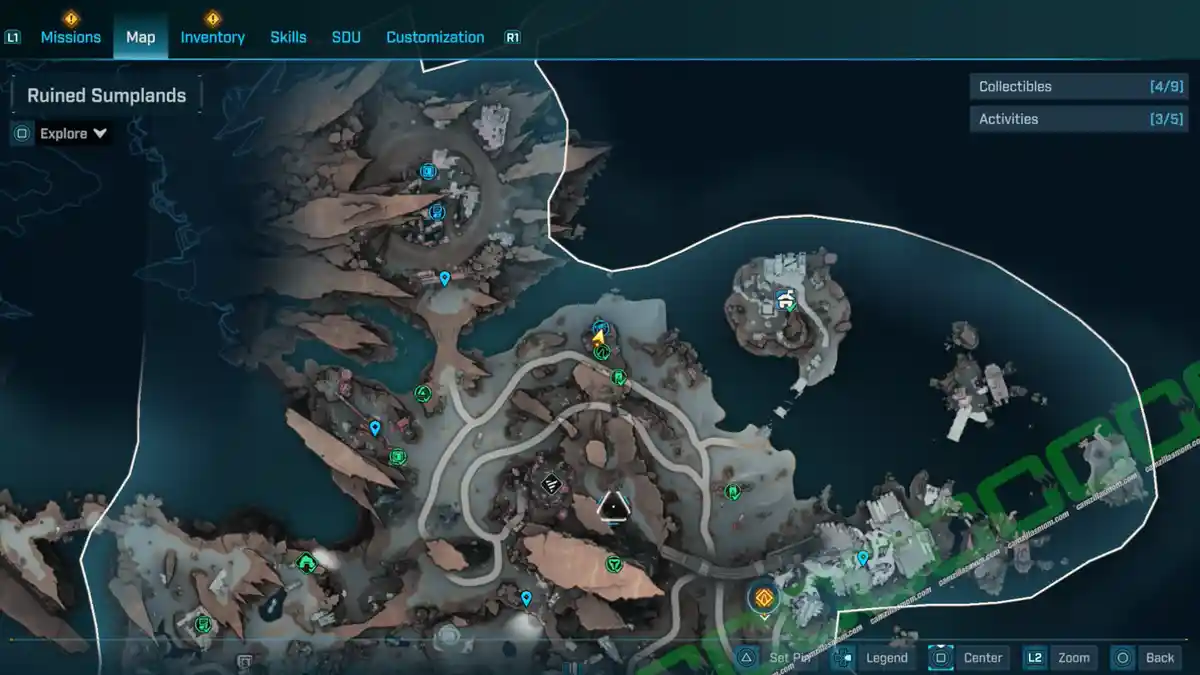The image size is (1200, 675).
Task: Click the black diamond striped map marker
Action: [x=549, y=484]
